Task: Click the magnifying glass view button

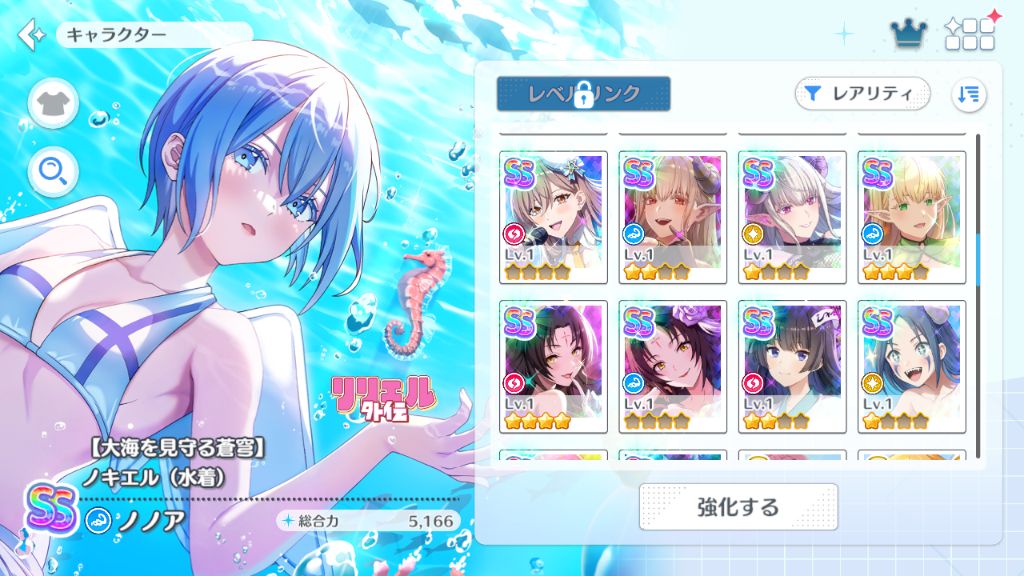Action: 53,173
